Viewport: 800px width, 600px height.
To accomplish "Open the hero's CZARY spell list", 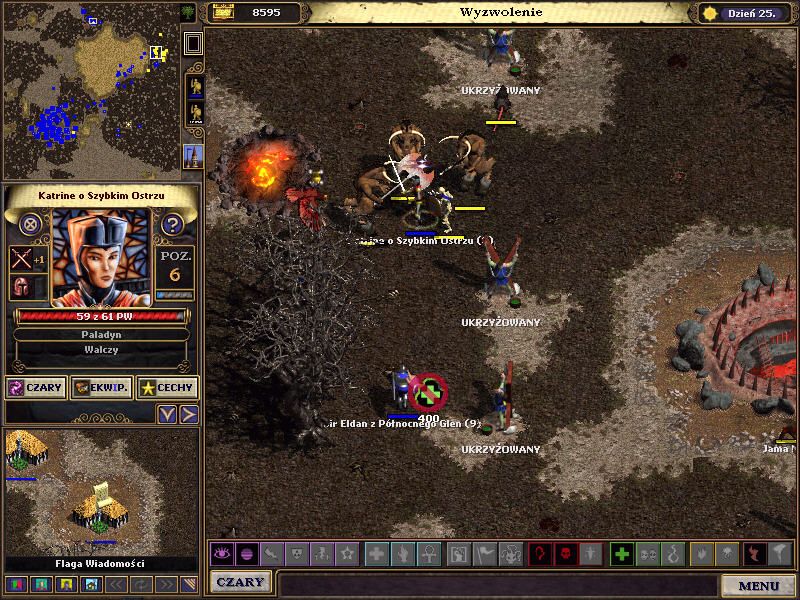I will [x=36, y=387].
